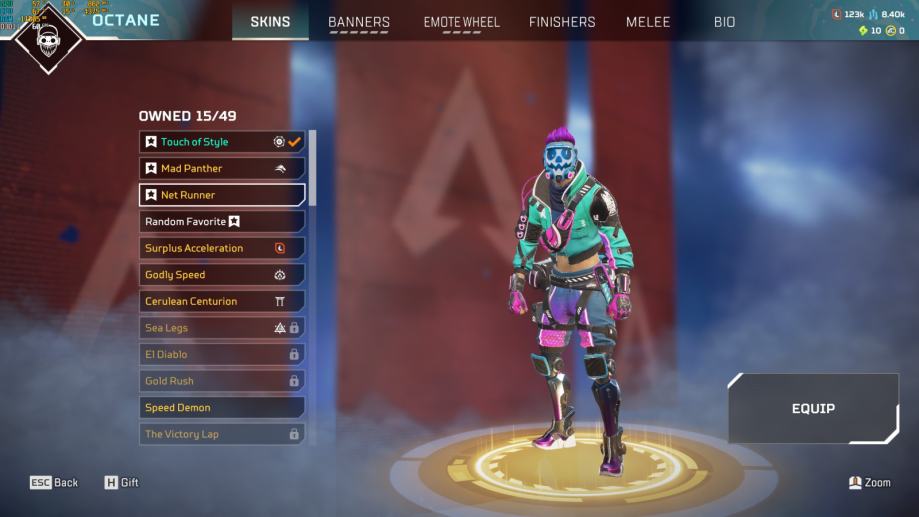This screenshot has height=517, width=919.
Task: Preview the locked Gold Rush skin
Action: point(222,381)
